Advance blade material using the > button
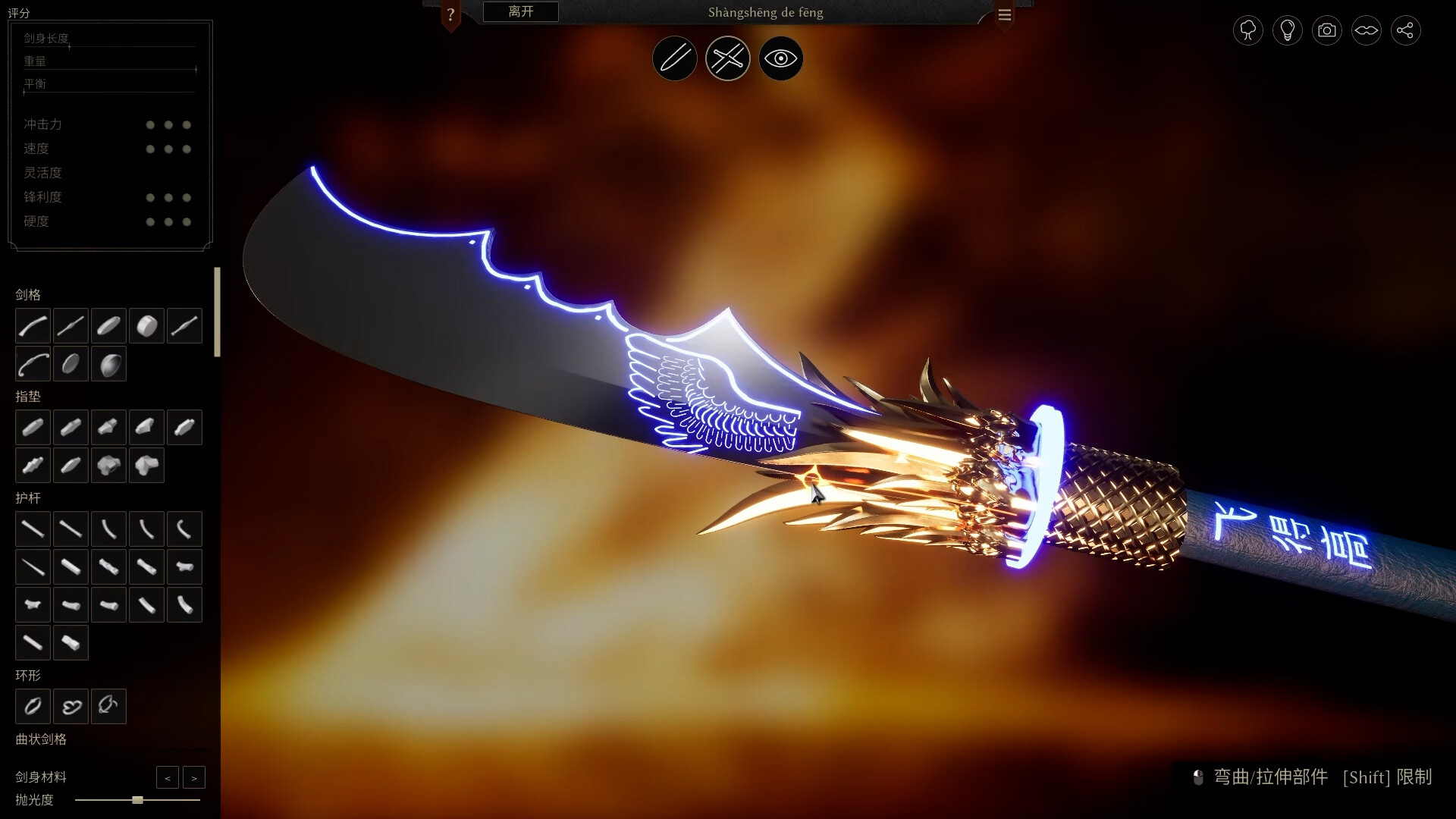 [x=194, y=777]
